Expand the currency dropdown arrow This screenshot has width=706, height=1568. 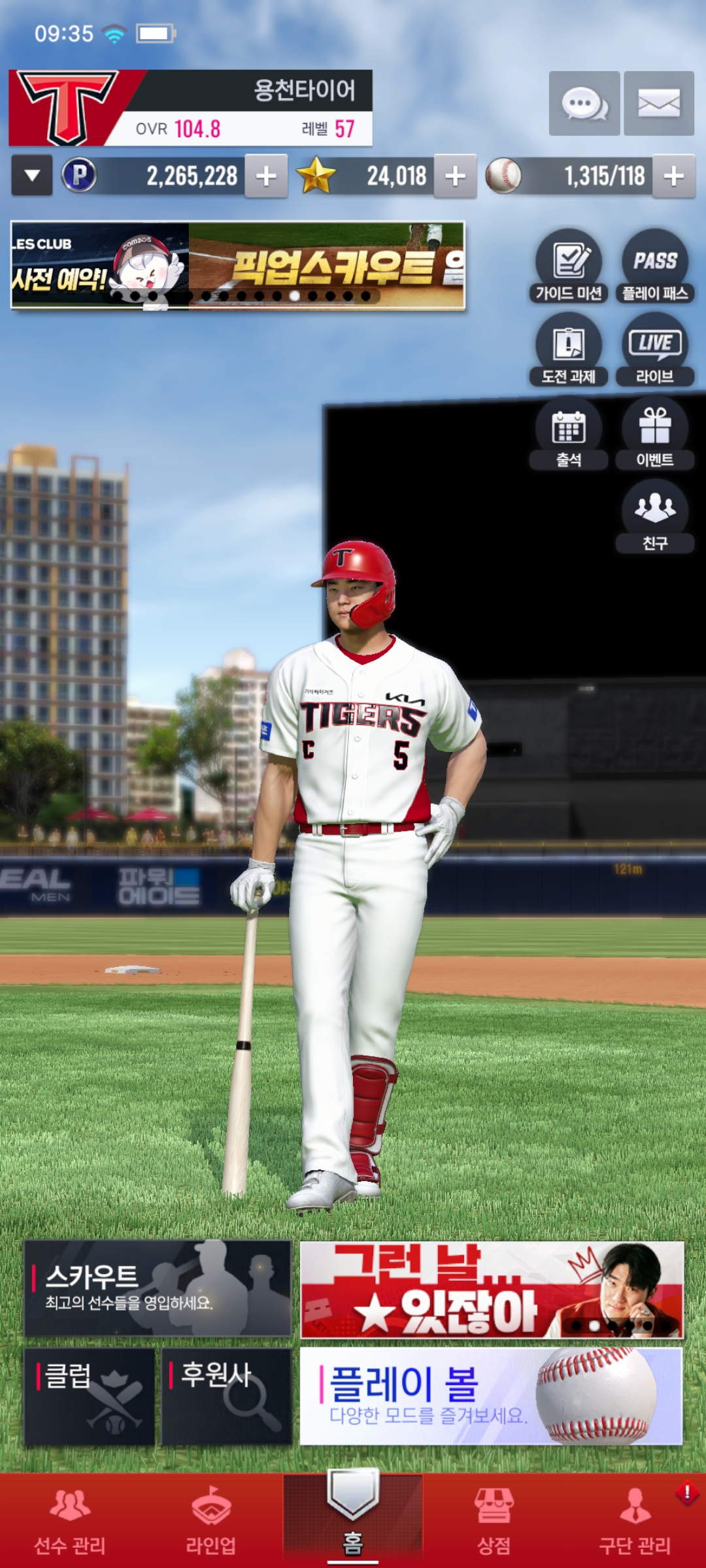coord(32,176)
